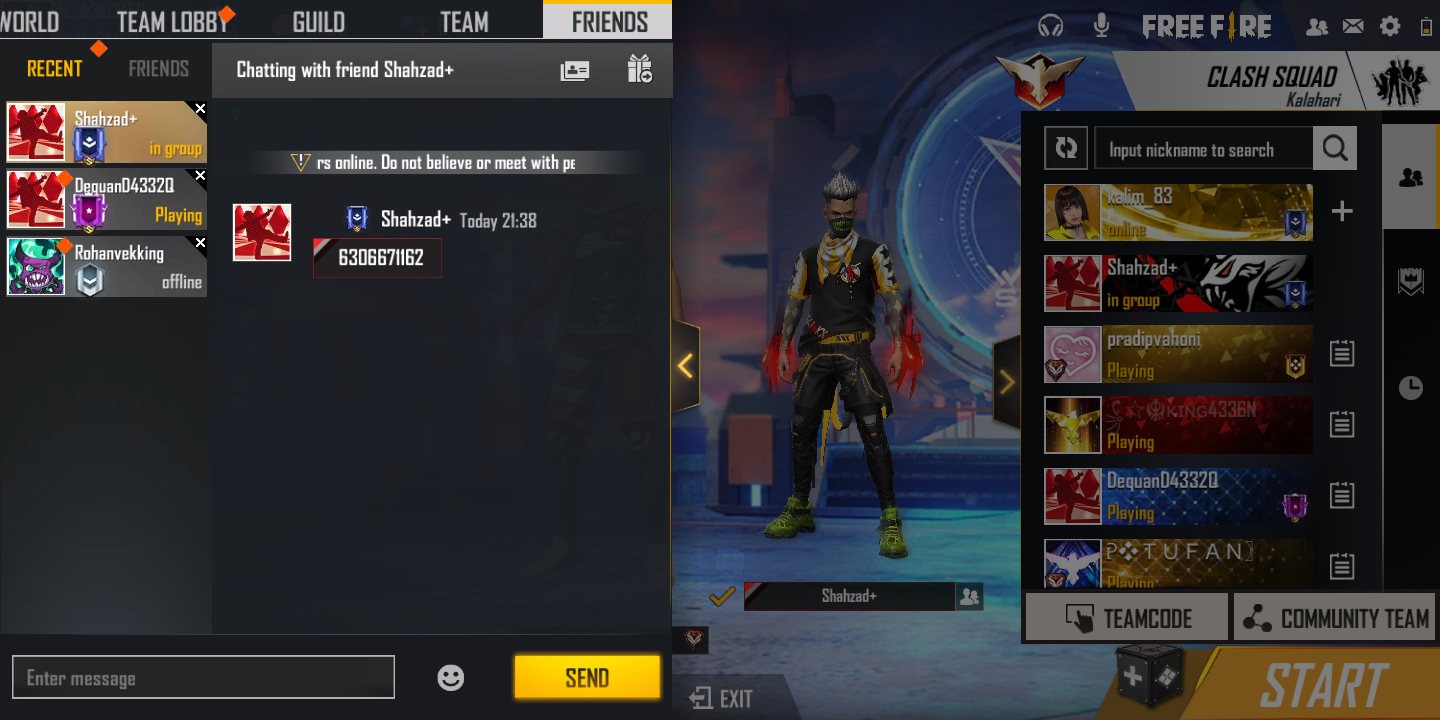Switch to the Friends sub-tab
The height and width of the screenshot is (720, 1440).
tap(158, 69)
